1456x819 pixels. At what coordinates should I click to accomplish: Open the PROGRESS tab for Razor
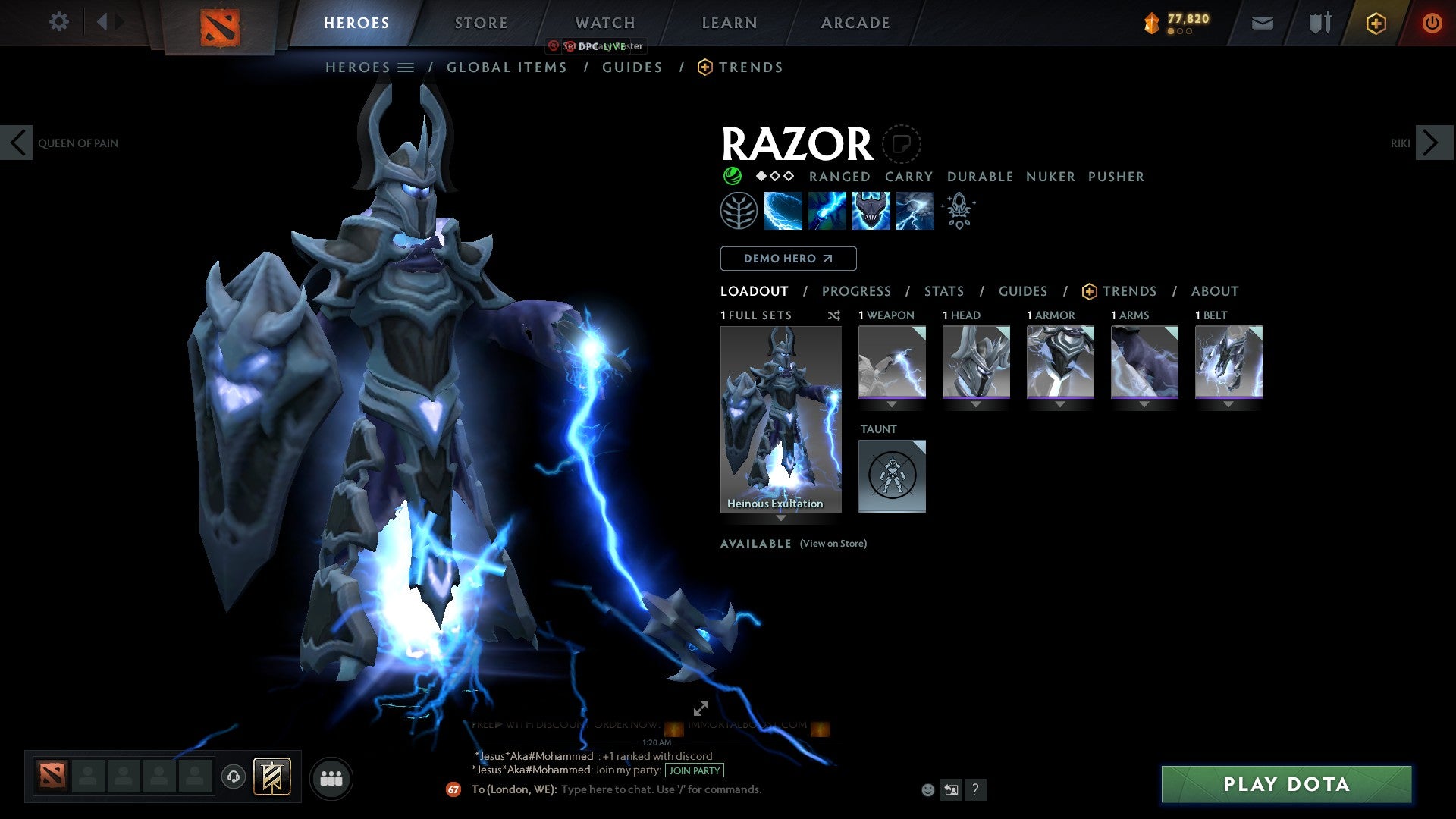(857, 290)
